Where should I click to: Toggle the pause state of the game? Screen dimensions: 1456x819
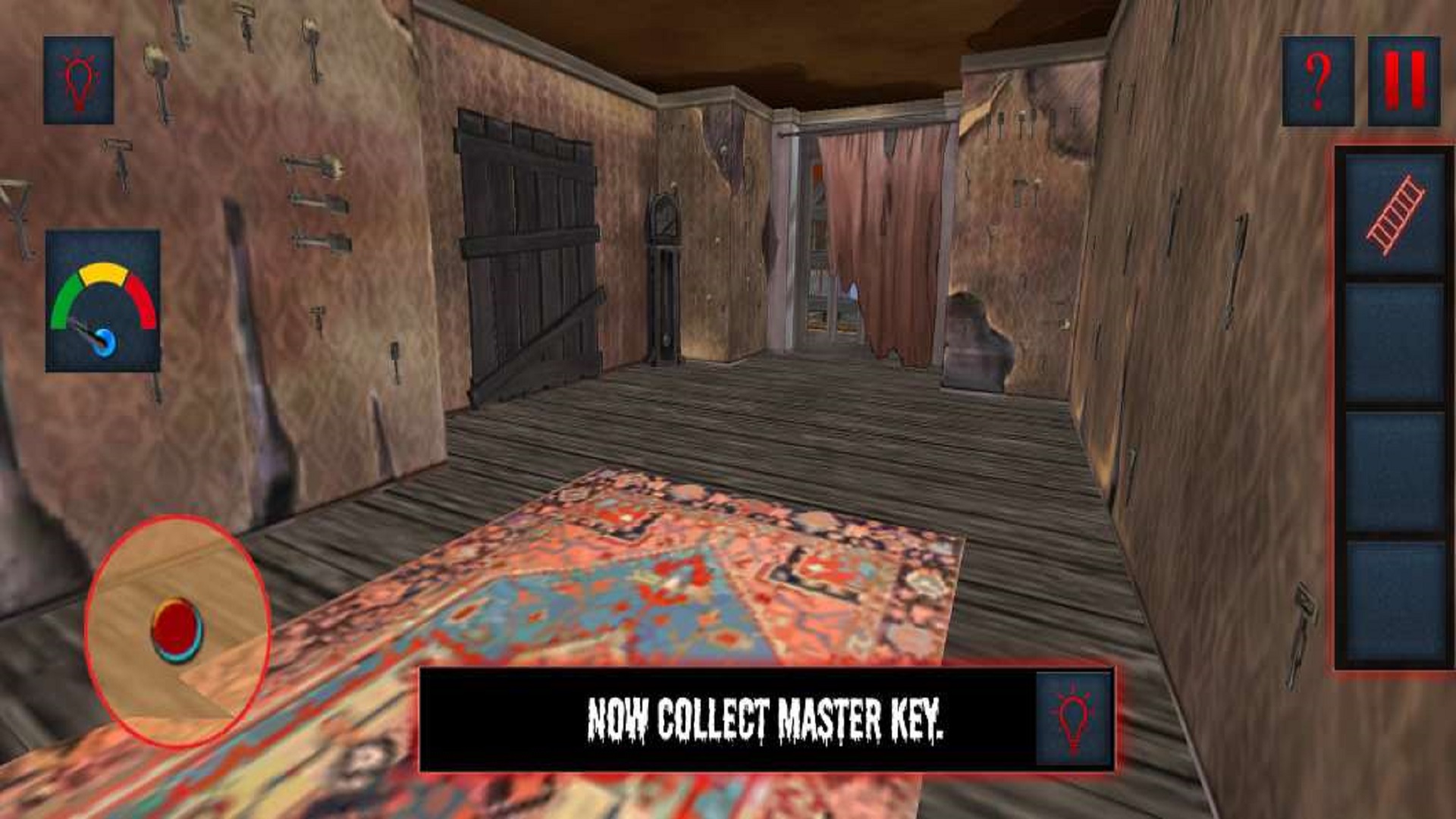[x=1403, y=80]
